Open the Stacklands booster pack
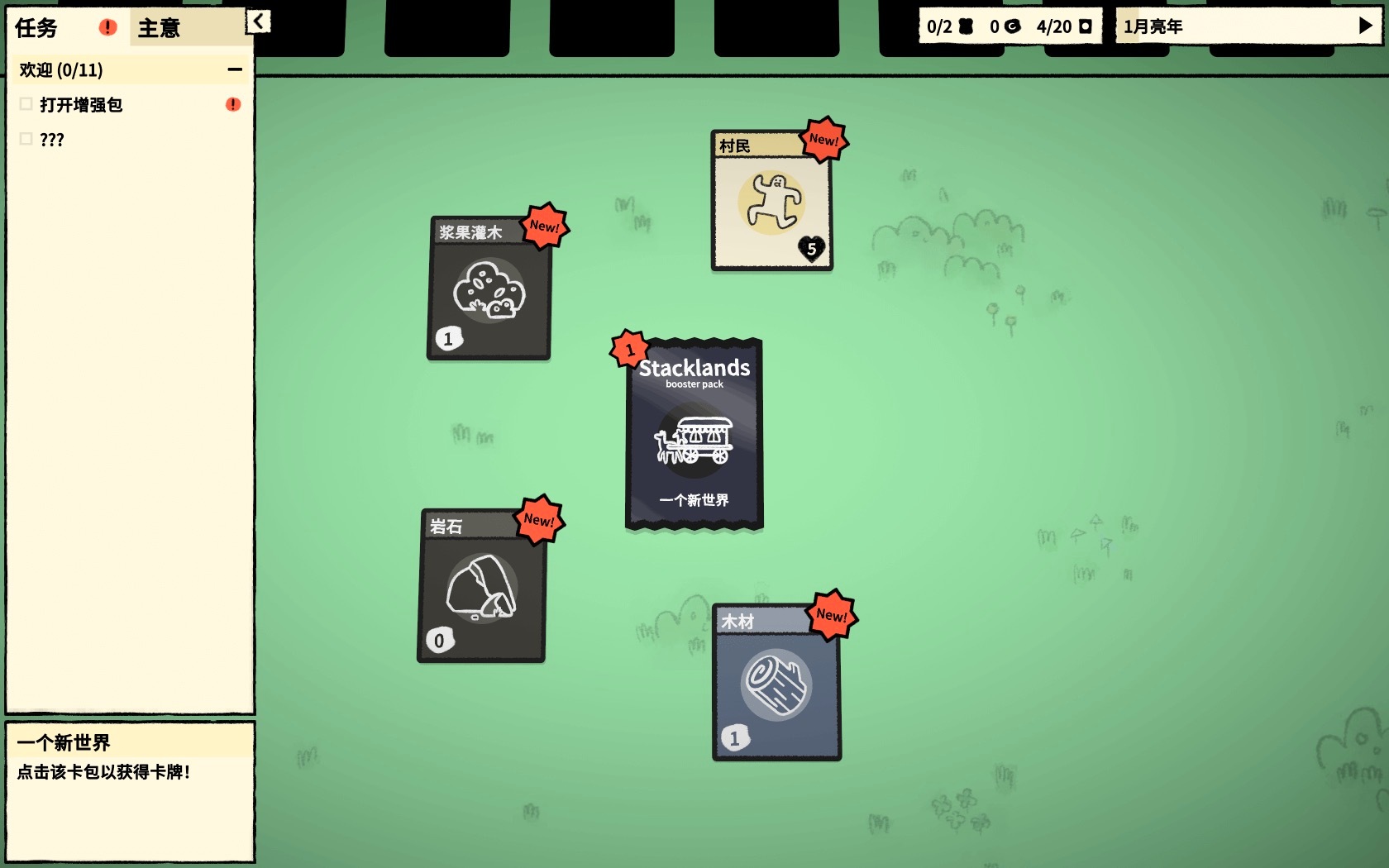The height and width of the screenshot is (868, 1389). coord(694,434)
